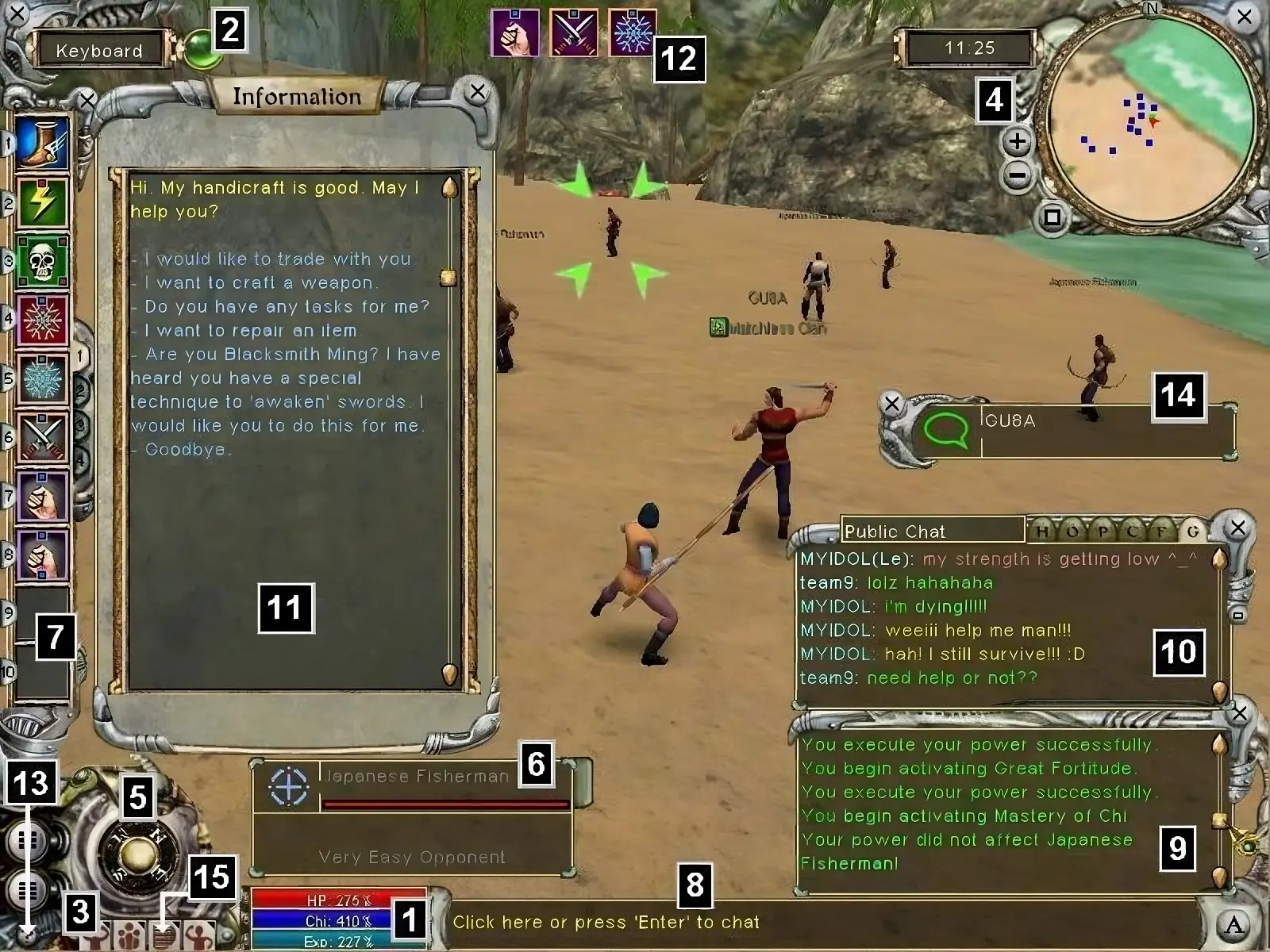Activate the winged boot skill
The height and width of the screenshot is (952, 1270).
[x=43, y=144]
